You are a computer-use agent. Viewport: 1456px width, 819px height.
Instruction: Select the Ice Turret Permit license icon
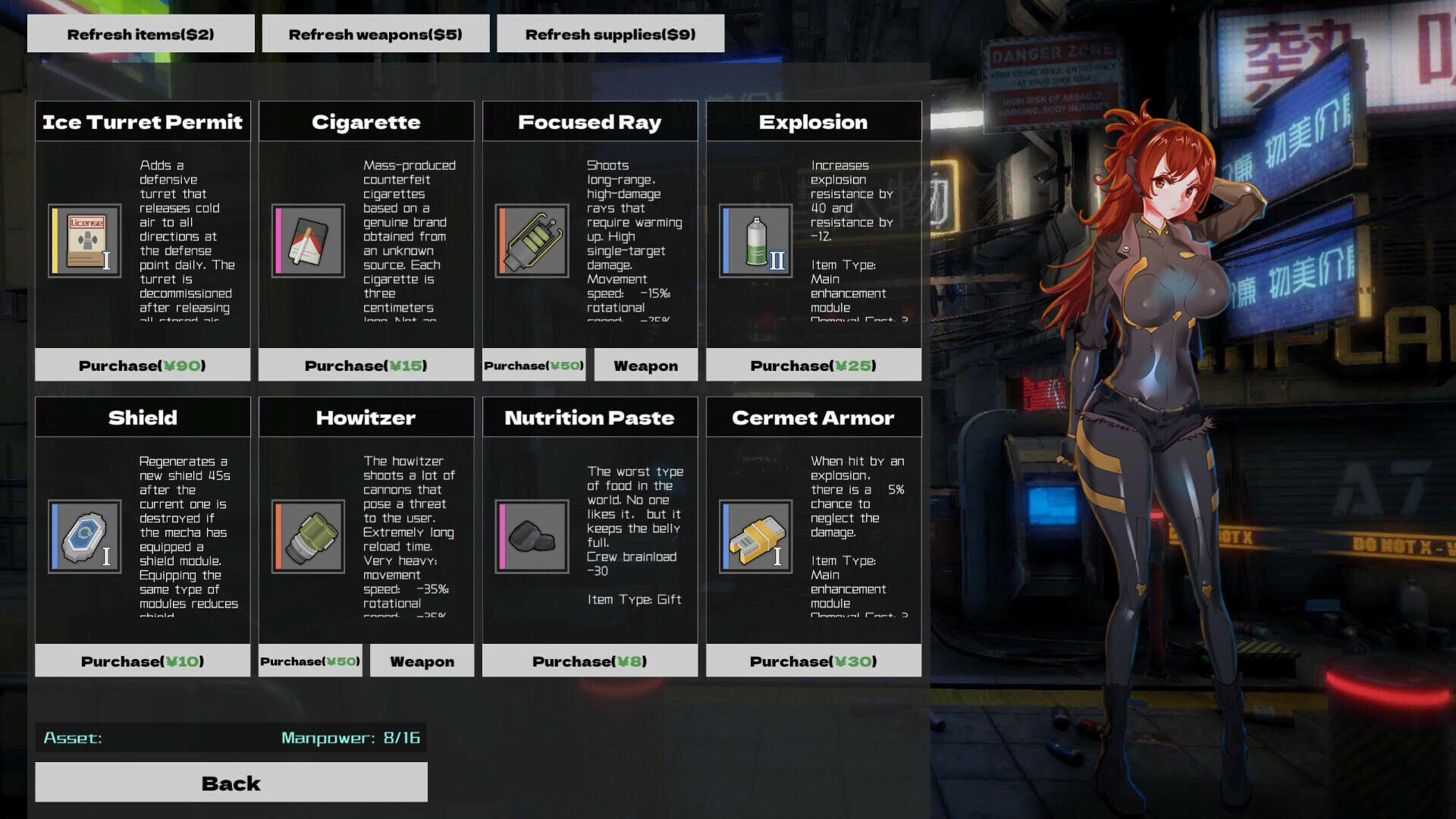click(85, 241)
